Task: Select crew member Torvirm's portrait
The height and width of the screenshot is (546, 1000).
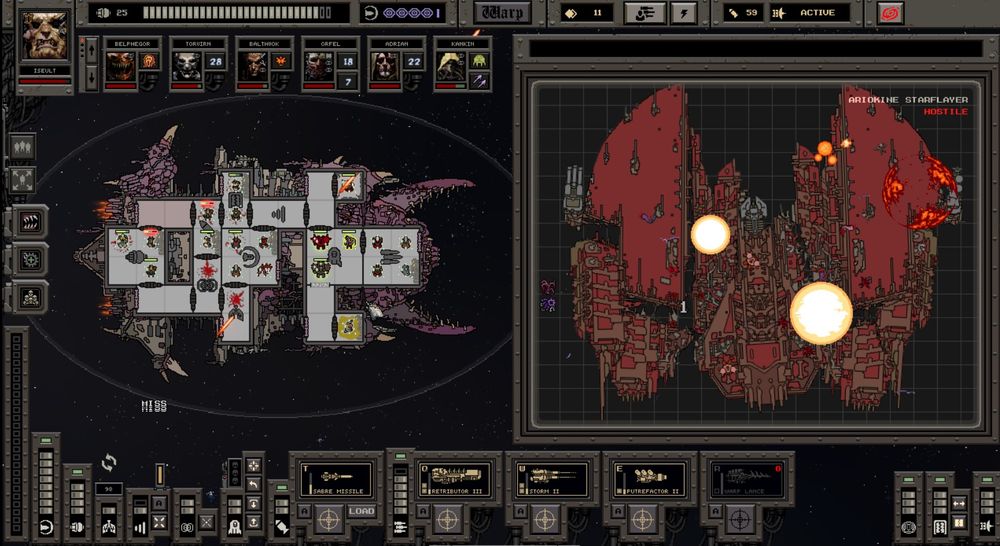Action: [186, 66]
